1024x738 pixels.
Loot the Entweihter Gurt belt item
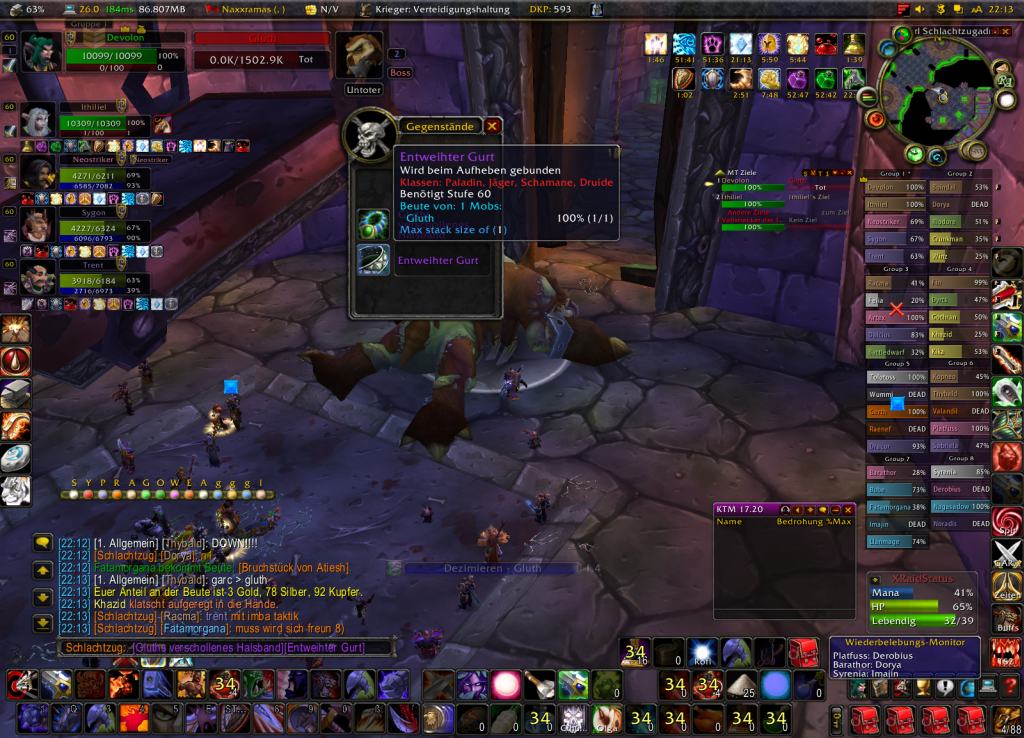[374, 260]
